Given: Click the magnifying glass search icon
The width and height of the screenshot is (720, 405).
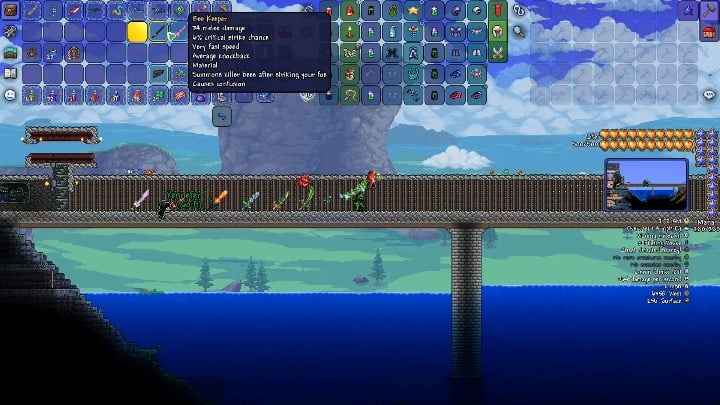Looking at the screenshot, I should [x=519, y=31].
